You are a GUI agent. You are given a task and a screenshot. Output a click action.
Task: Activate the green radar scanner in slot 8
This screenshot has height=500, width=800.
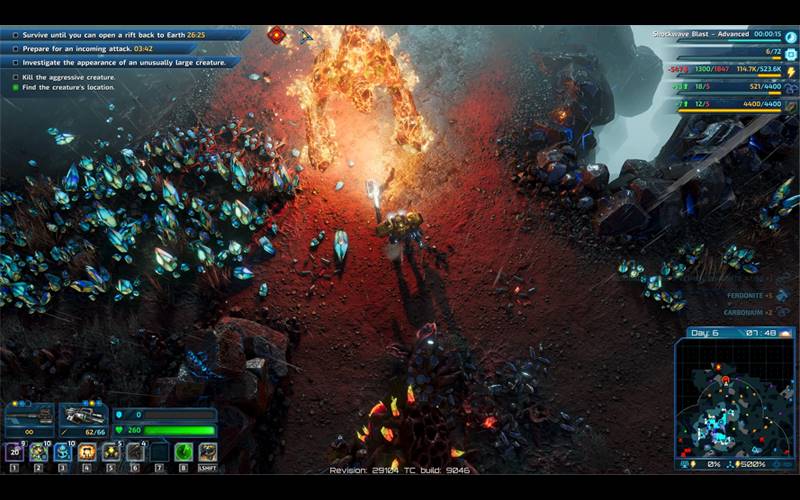click(183, 452)
